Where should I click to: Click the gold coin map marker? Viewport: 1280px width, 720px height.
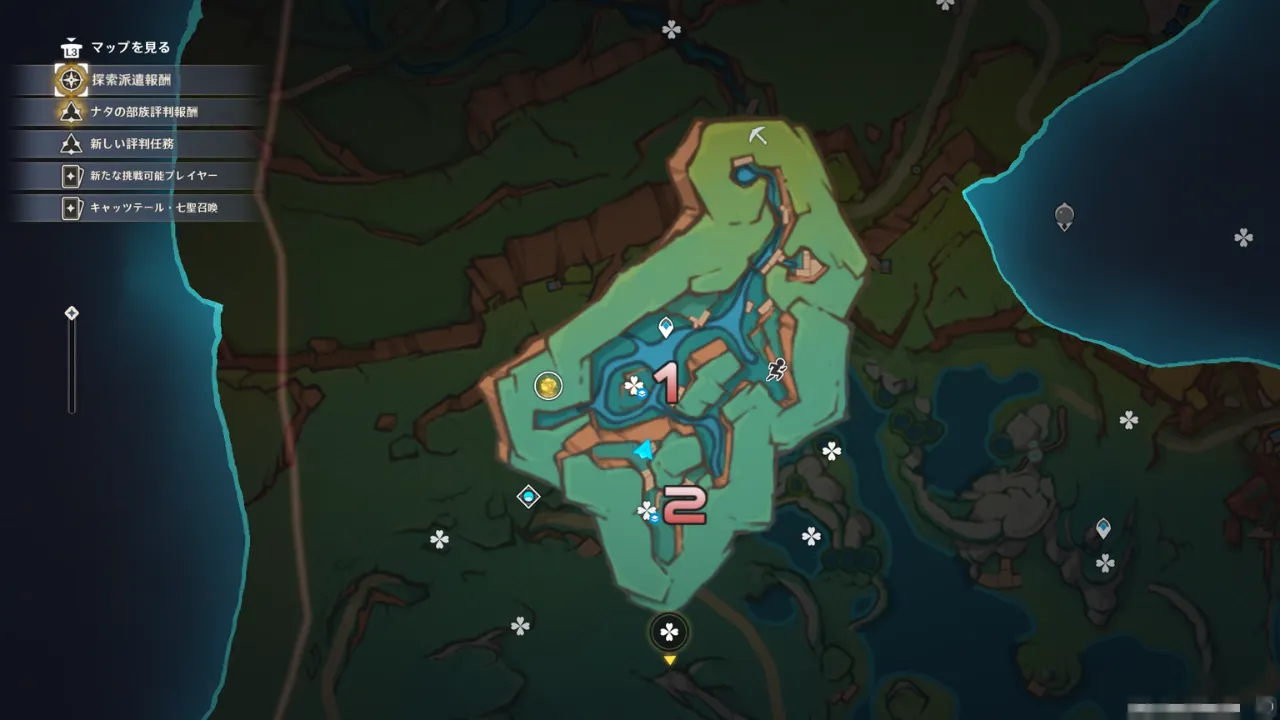point(548,385)
